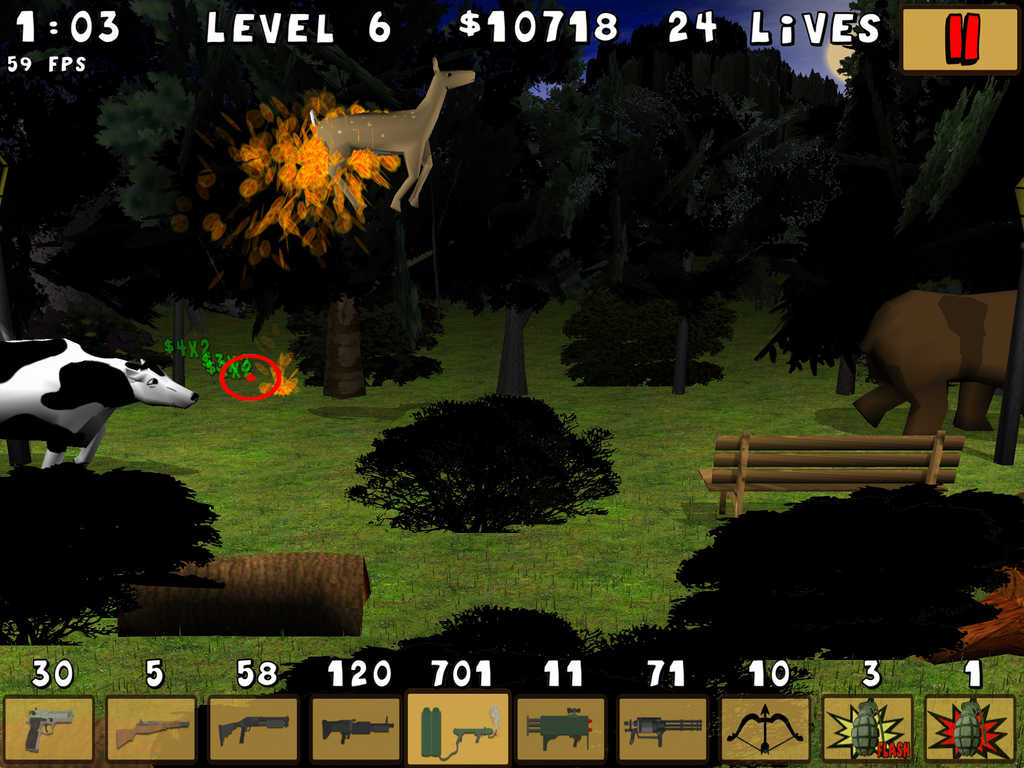Equip the green rocket launcher
Image resolution: width=1024 pixels, height=768 pixels.
(561, 729)
